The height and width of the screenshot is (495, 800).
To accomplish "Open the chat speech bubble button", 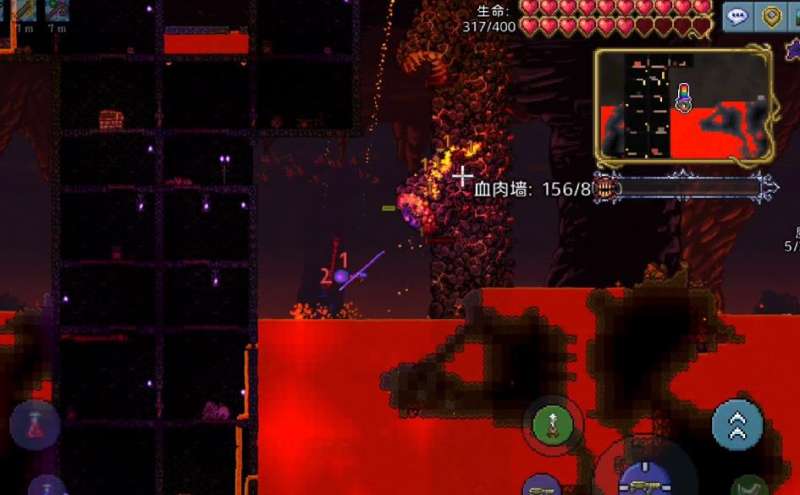I will coord(739,16).
